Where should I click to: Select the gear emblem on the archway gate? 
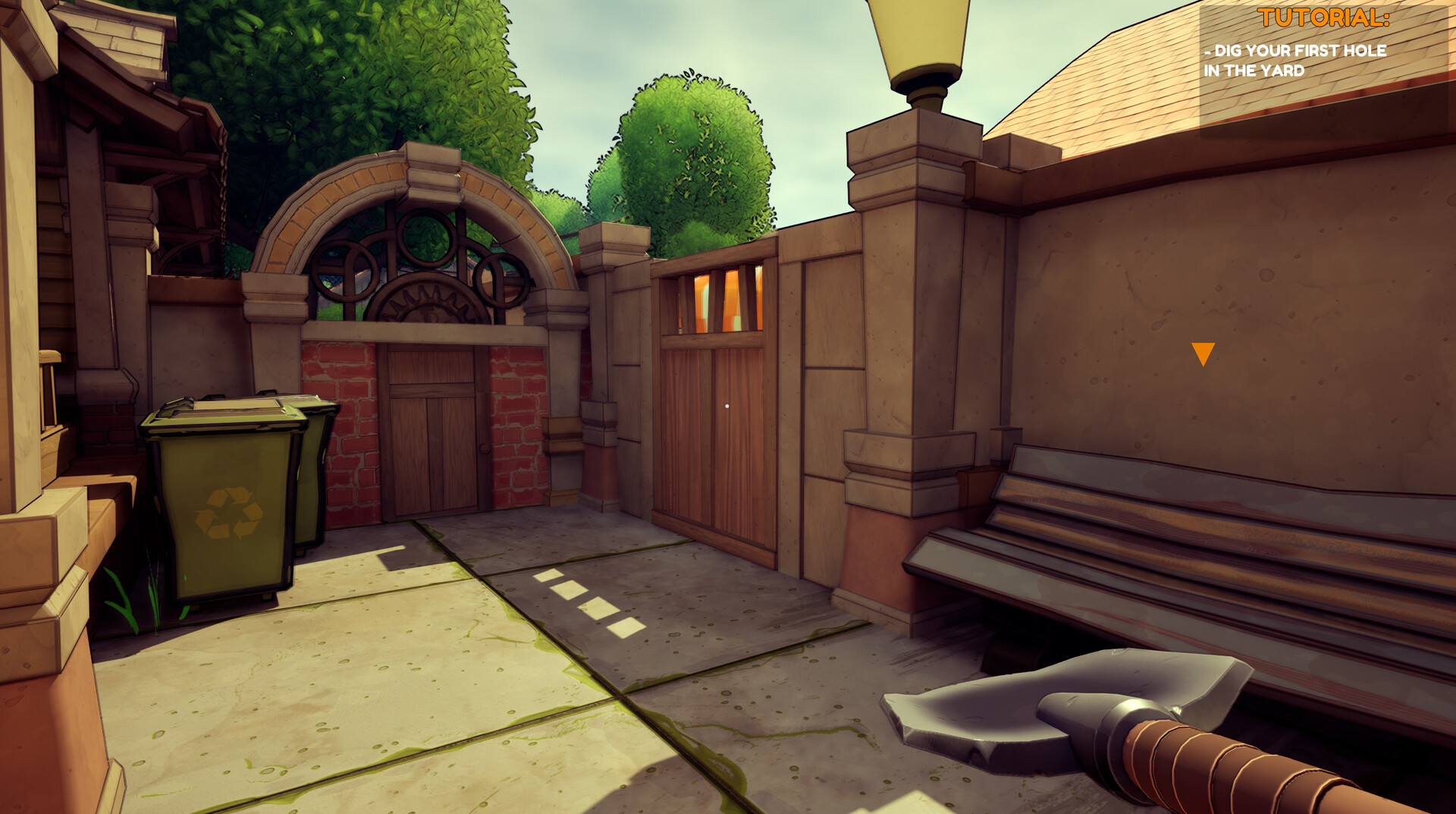pyautogui.click(x=428, y=303)
